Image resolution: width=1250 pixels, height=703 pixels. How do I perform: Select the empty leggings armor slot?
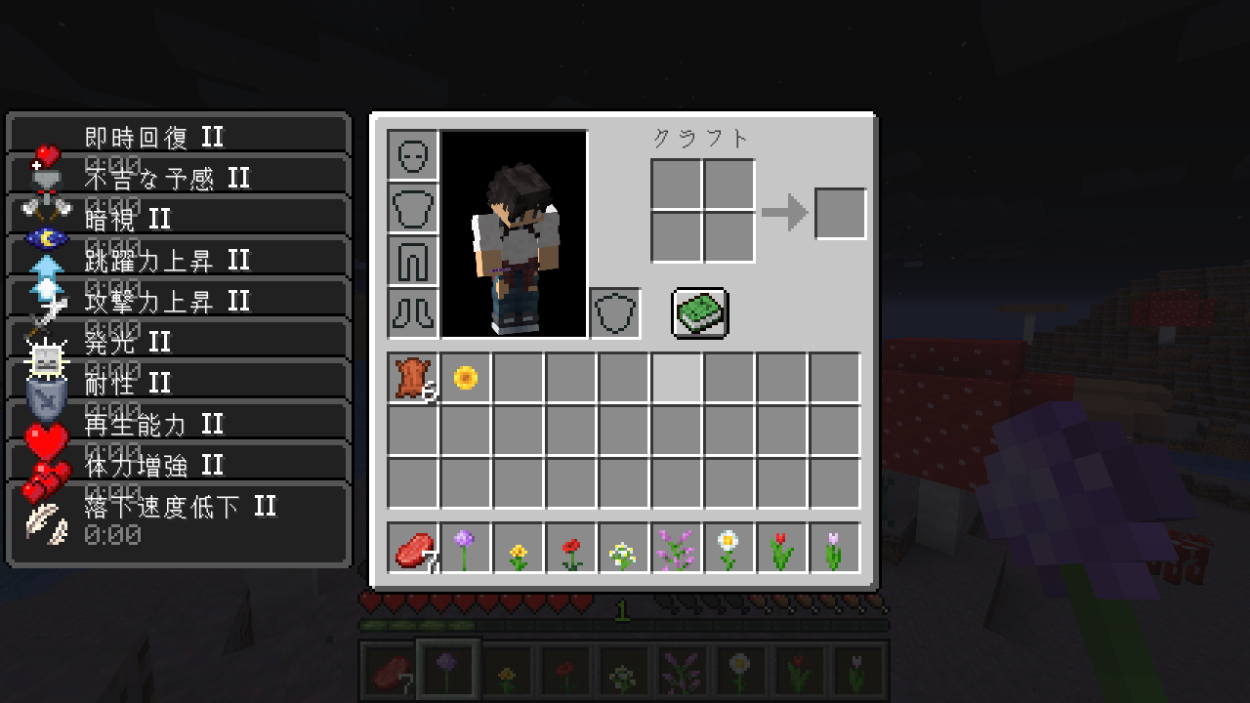point(412,261)
